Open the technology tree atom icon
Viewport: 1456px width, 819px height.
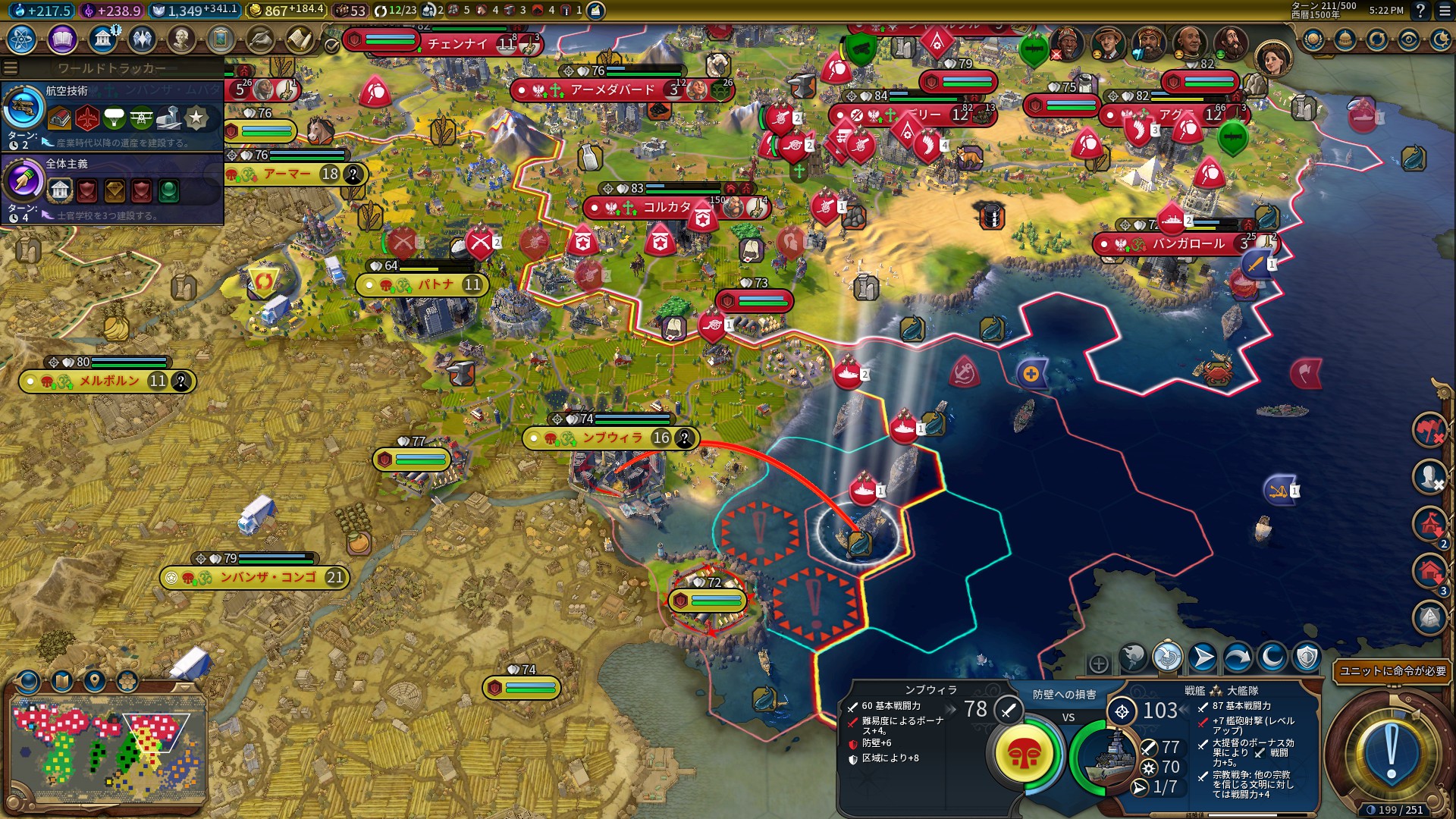tap(22, 39)
